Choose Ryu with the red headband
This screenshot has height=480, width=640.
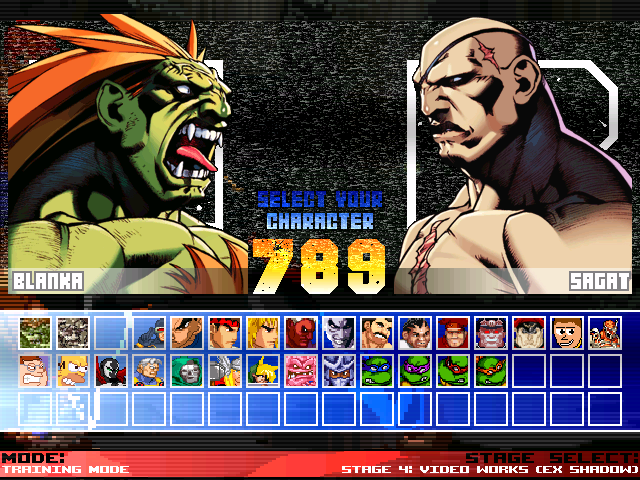tap(225, 332)
